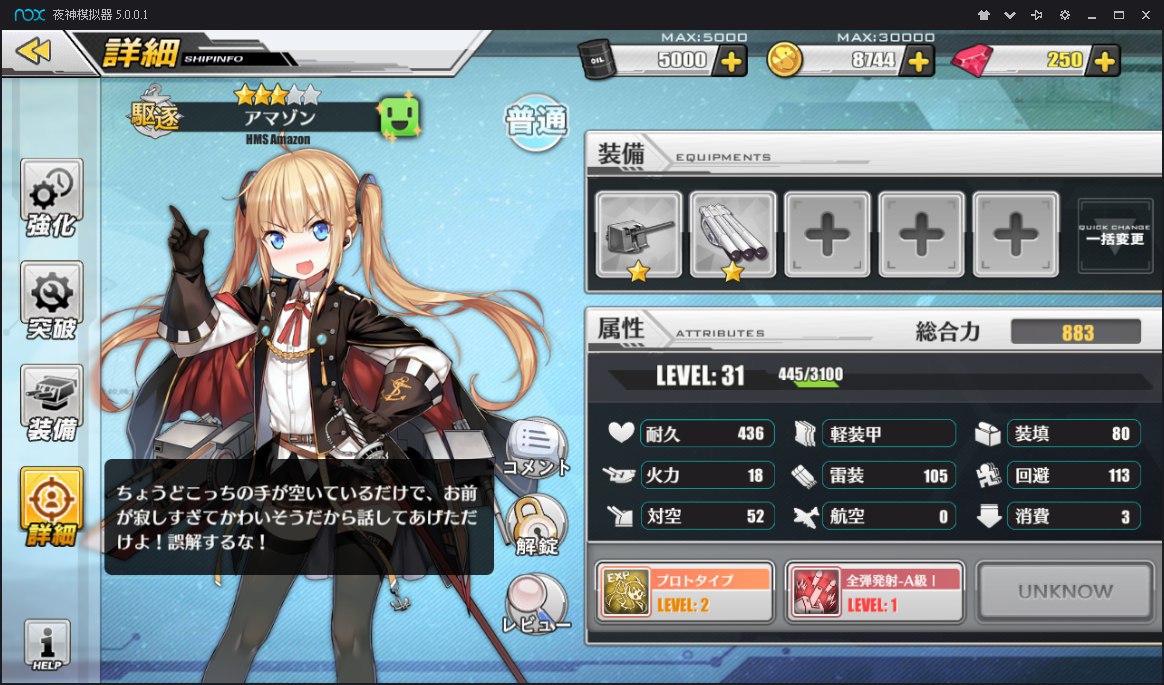Open the コメント comment bubble
The width and height of the screenshot is (1164, 685).
pos(537,447)
